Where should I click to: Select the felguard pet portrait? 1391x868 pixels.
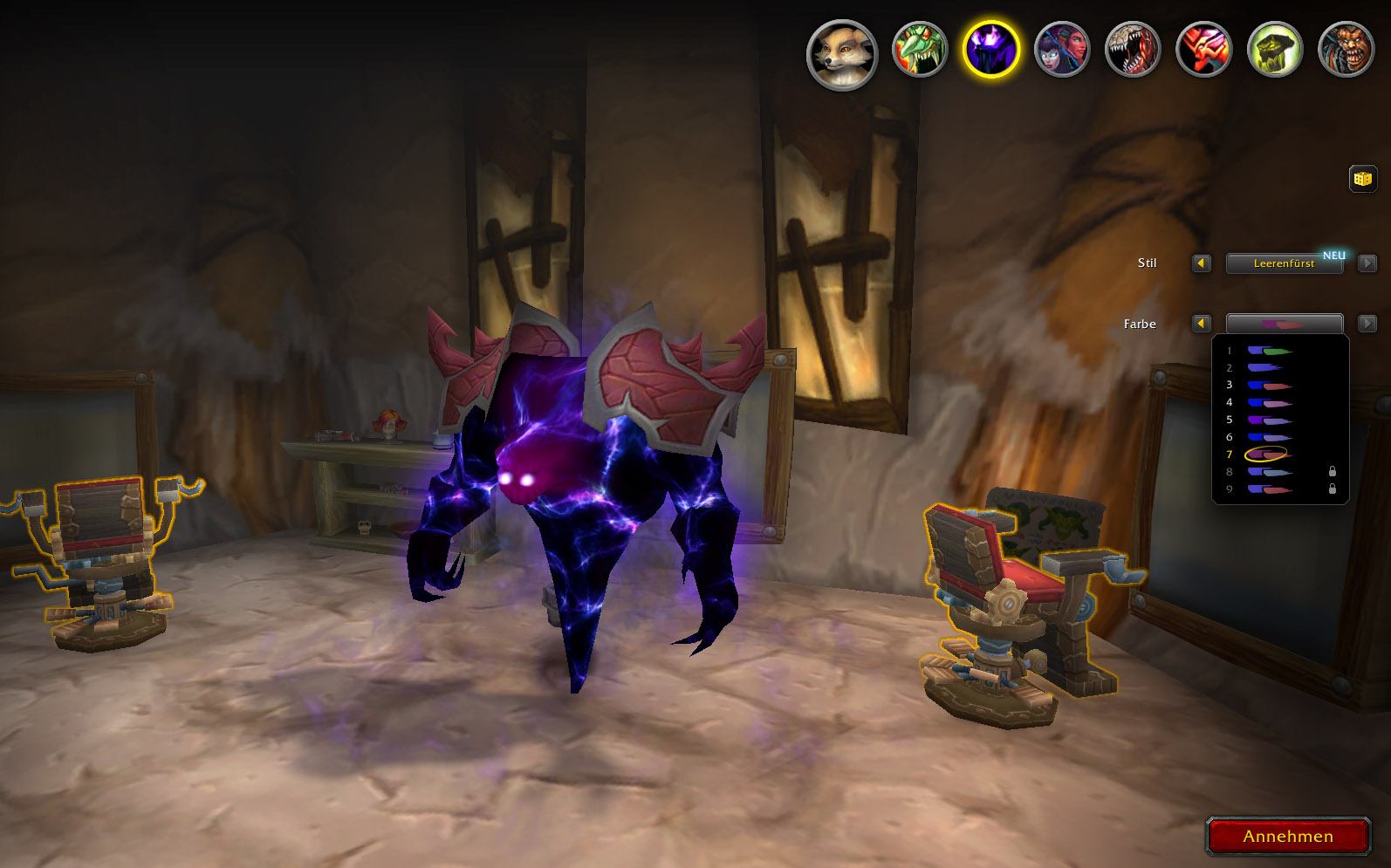click(x=1346, y=50)
